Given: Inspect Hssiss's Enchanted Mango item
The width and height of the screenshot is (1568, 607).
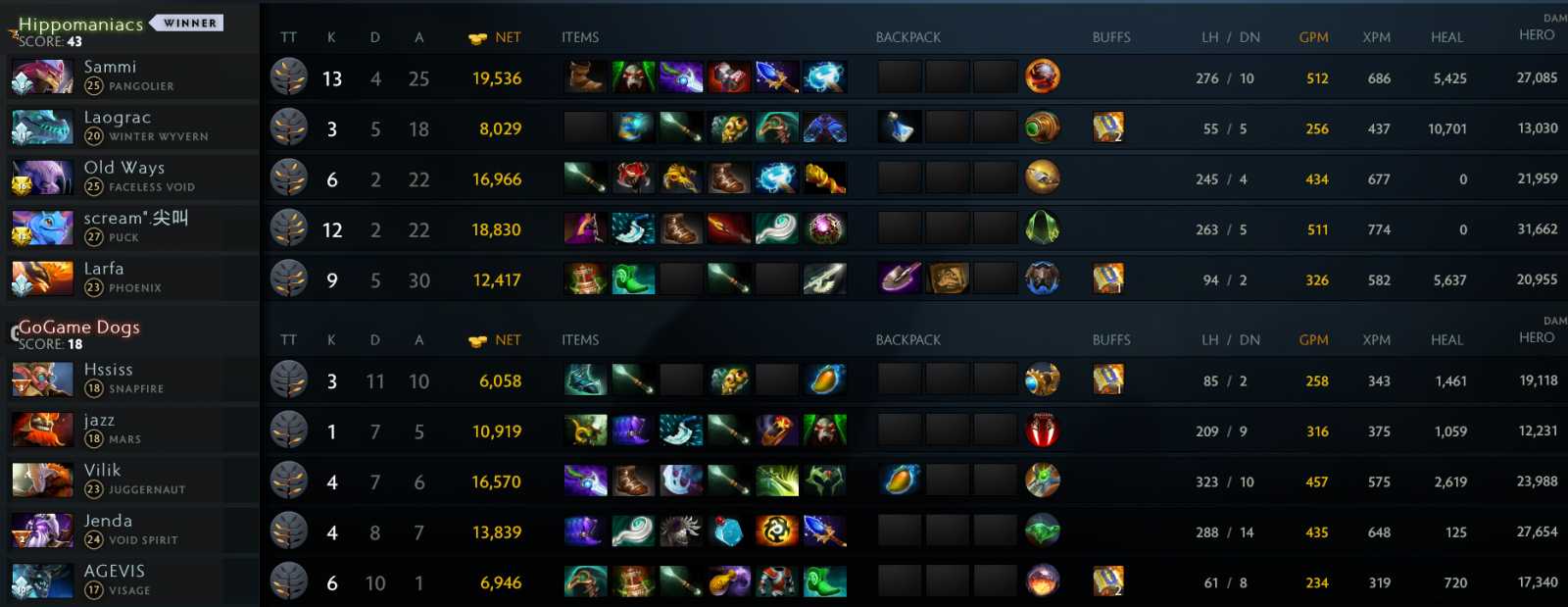Looking at the screenshot, I should point(824,380).
